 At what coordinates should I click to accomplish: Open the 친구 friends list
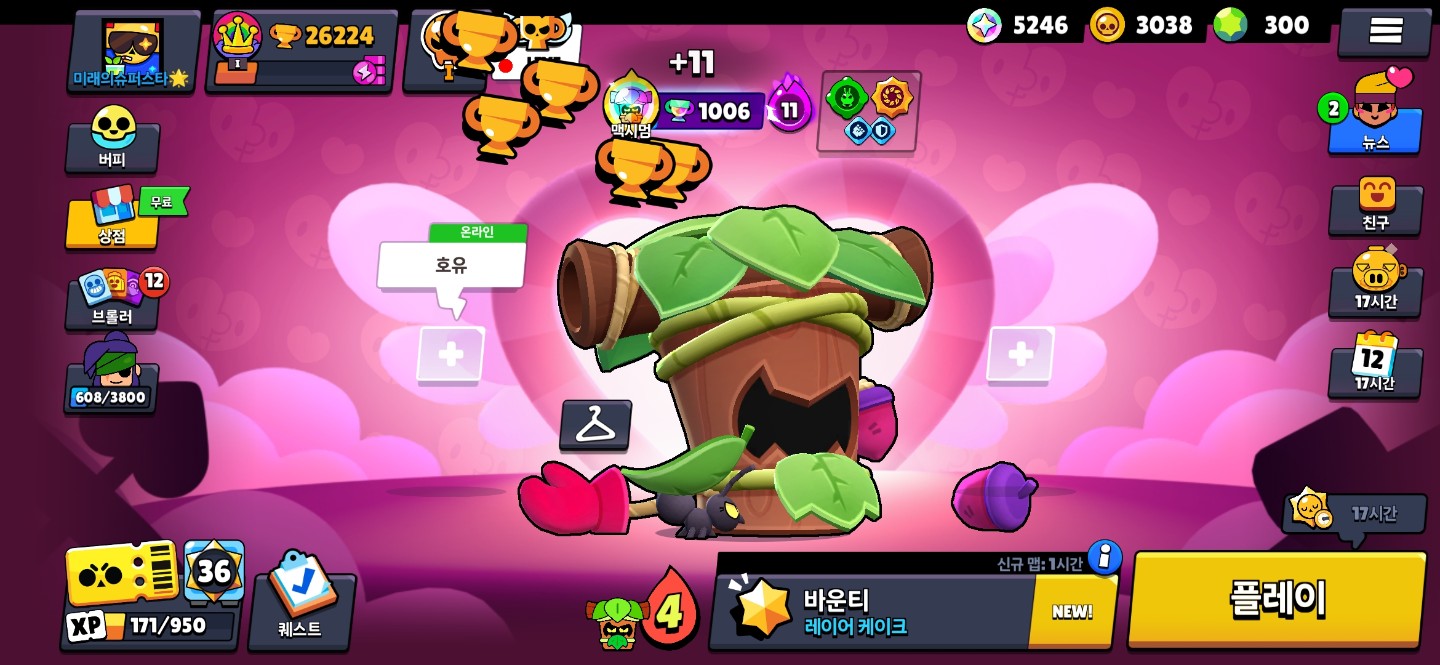[x=1375, y=205]
